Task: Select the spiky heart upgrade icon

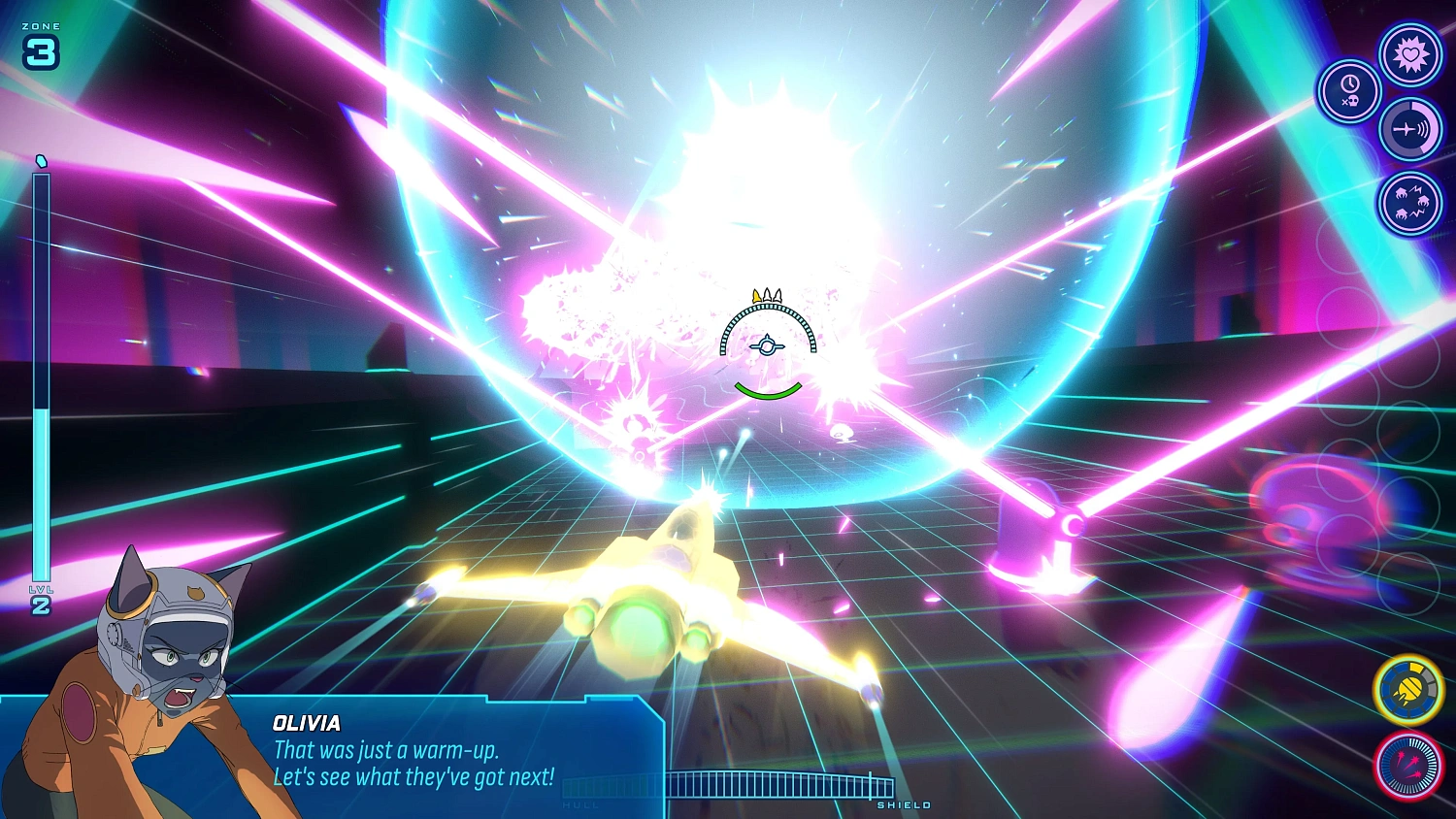Action: (x=1409, y=53)
